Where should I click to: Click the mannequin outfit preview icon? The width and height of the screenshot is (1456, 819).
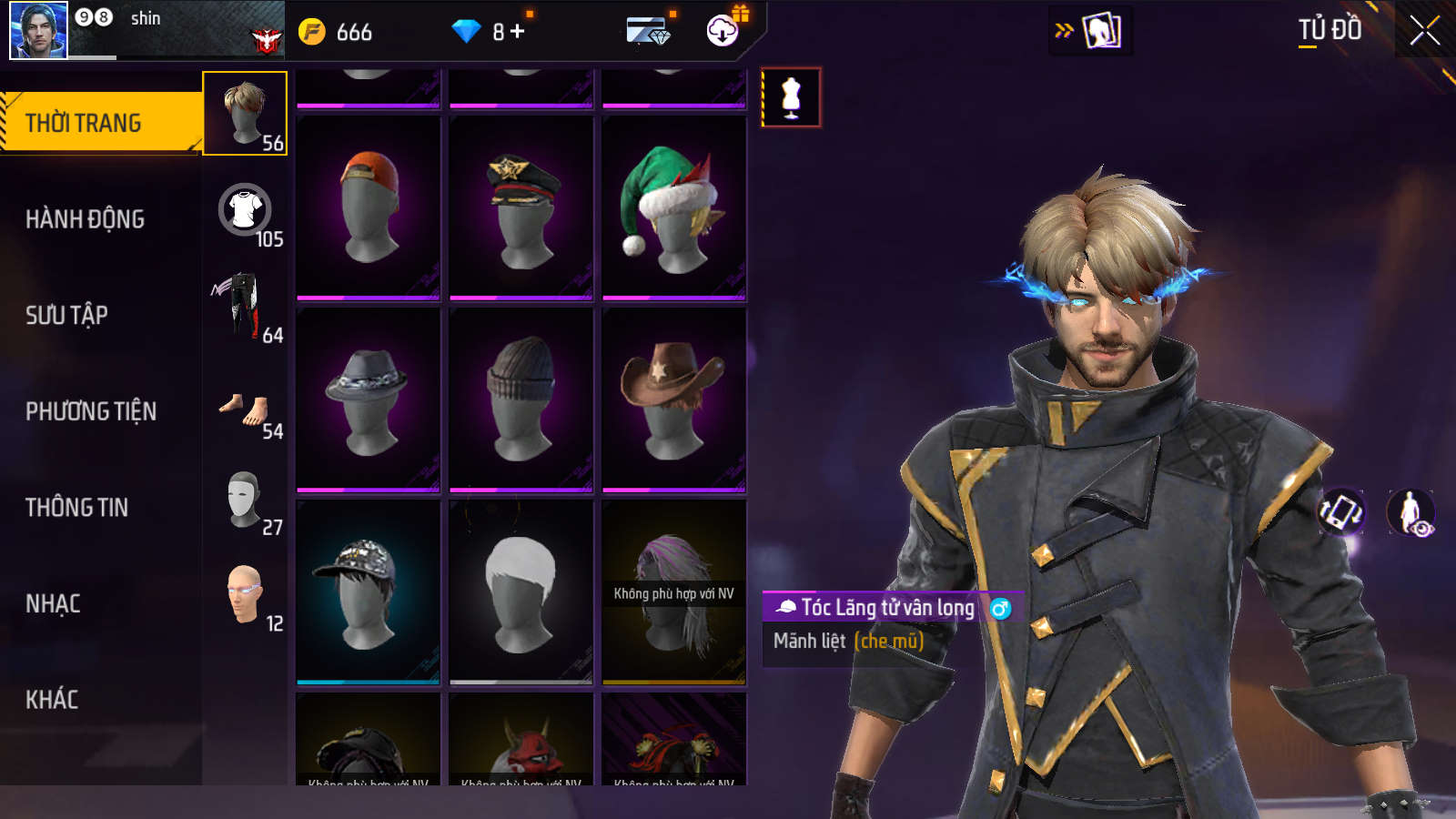click(x=791, y=97)
